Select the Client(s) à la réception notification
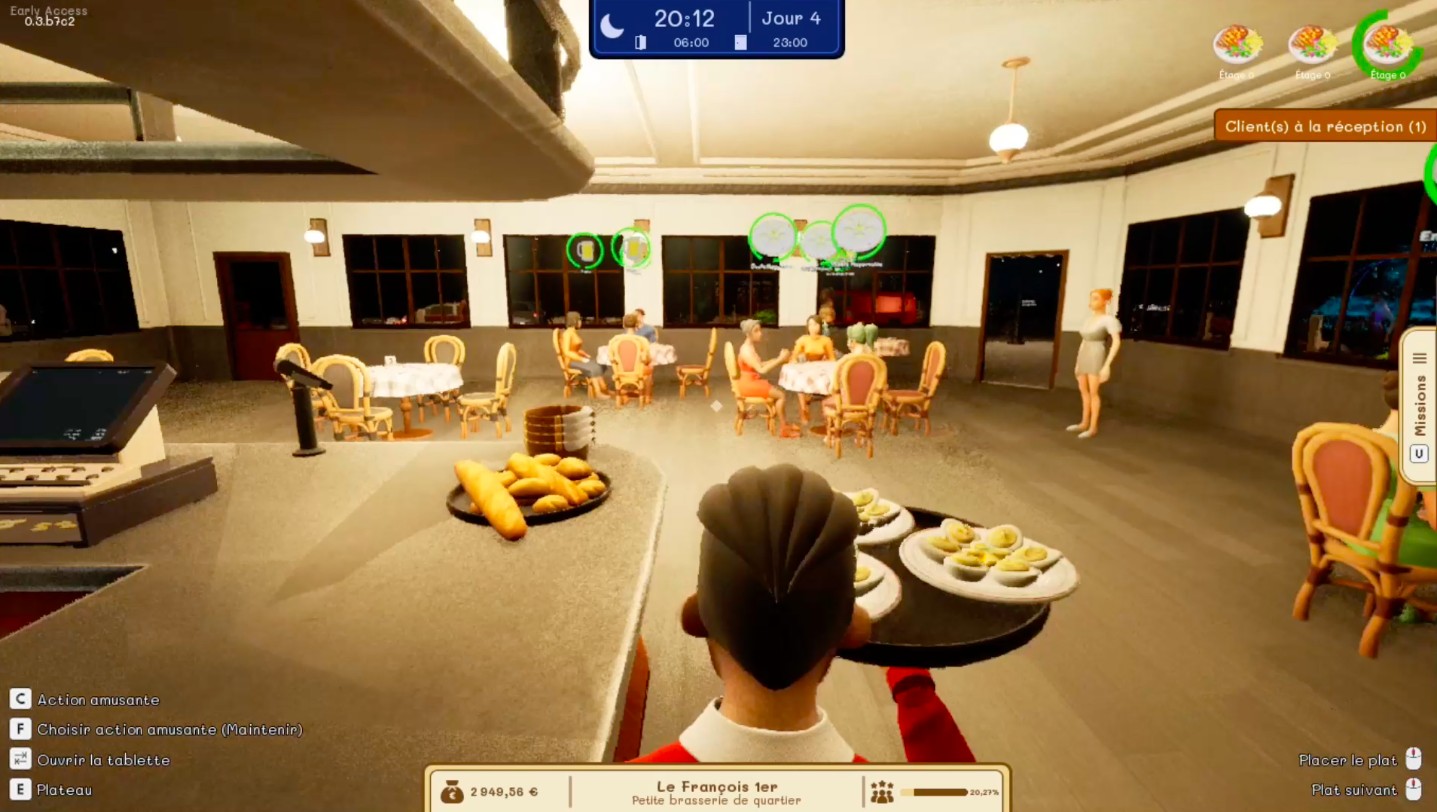 [1325, 127]
